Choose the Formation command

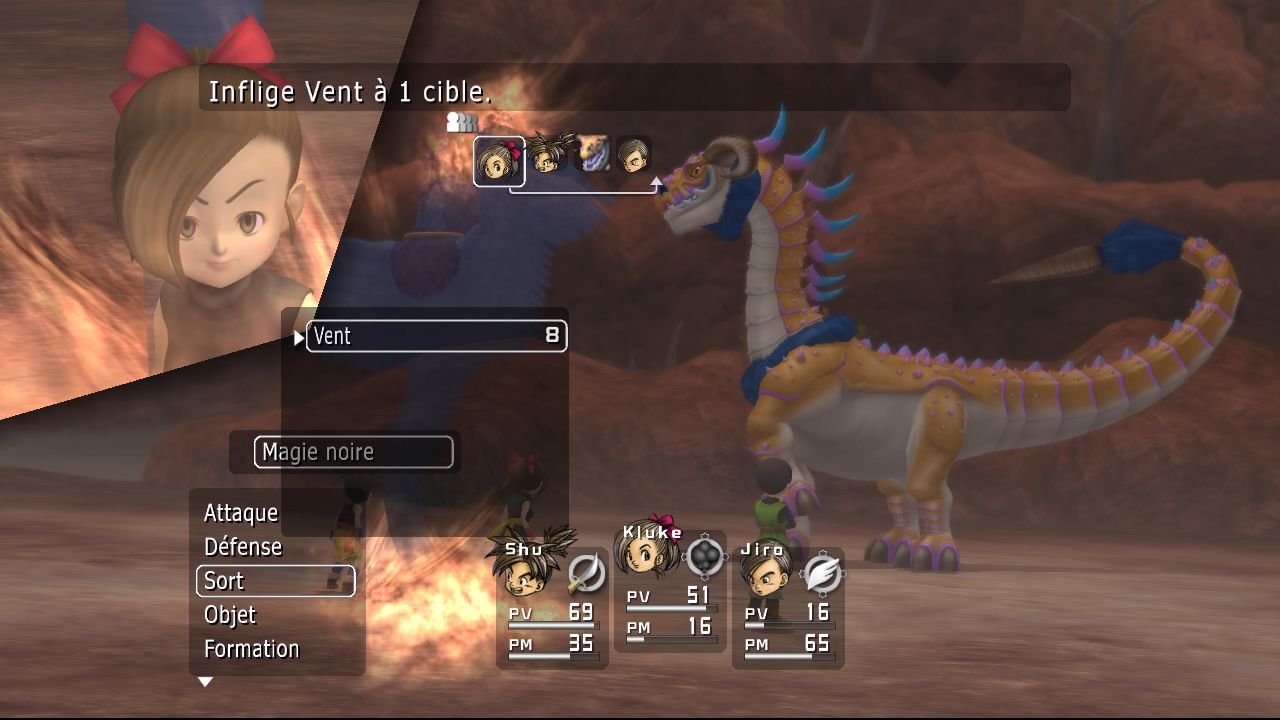click(252, 649)
